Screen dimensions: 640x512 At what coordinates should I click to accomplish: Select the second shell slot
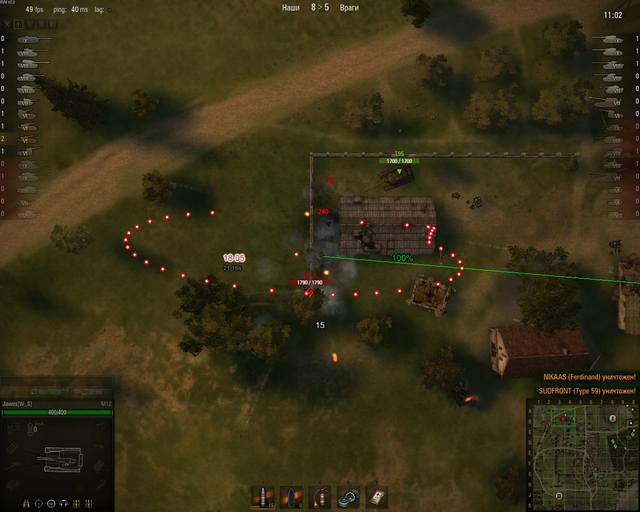pyautogui.click(x=292, y=496)
